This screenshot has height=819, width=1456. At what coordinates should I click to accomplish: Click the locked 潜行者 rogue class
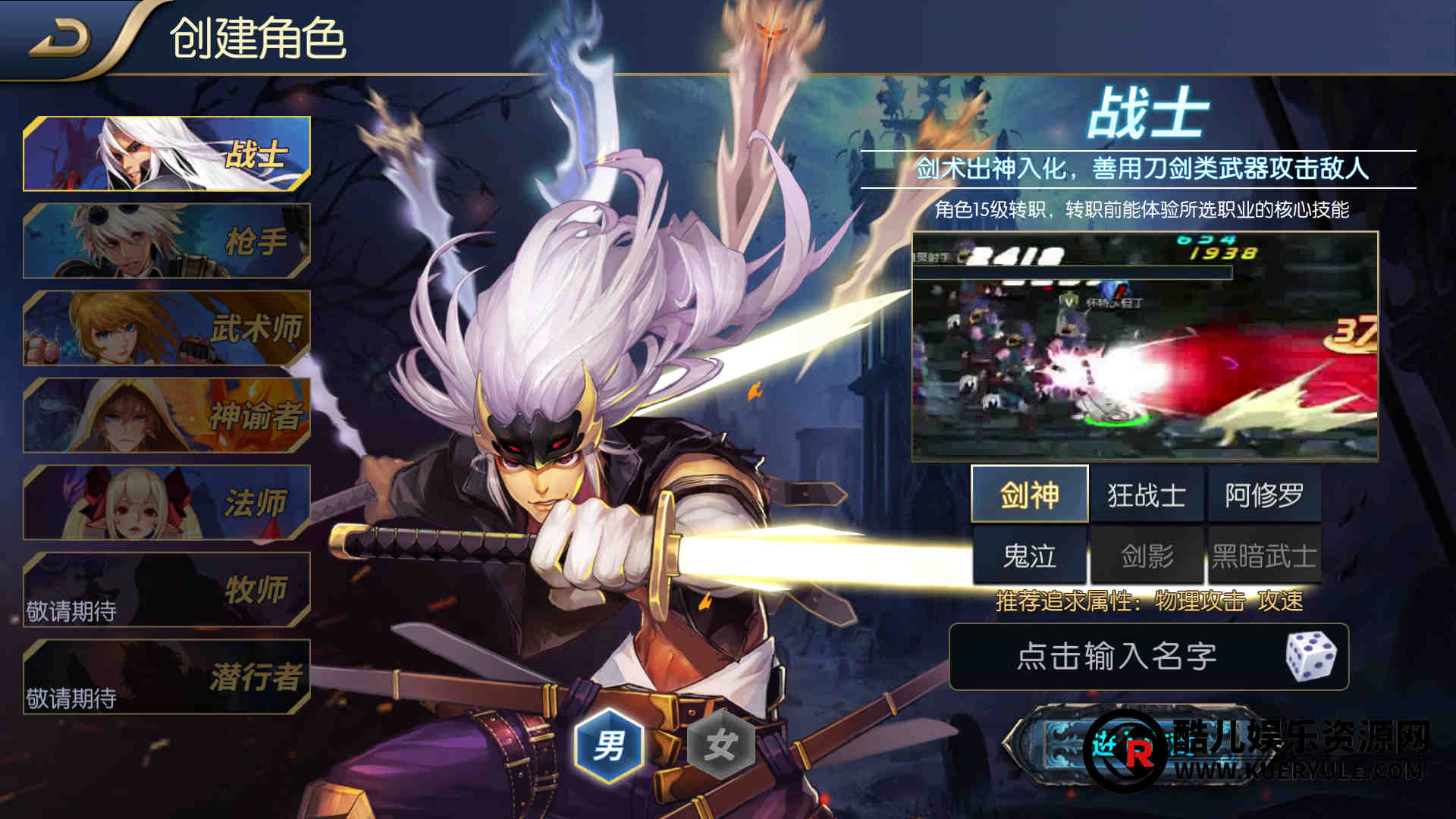coord(167,677)
